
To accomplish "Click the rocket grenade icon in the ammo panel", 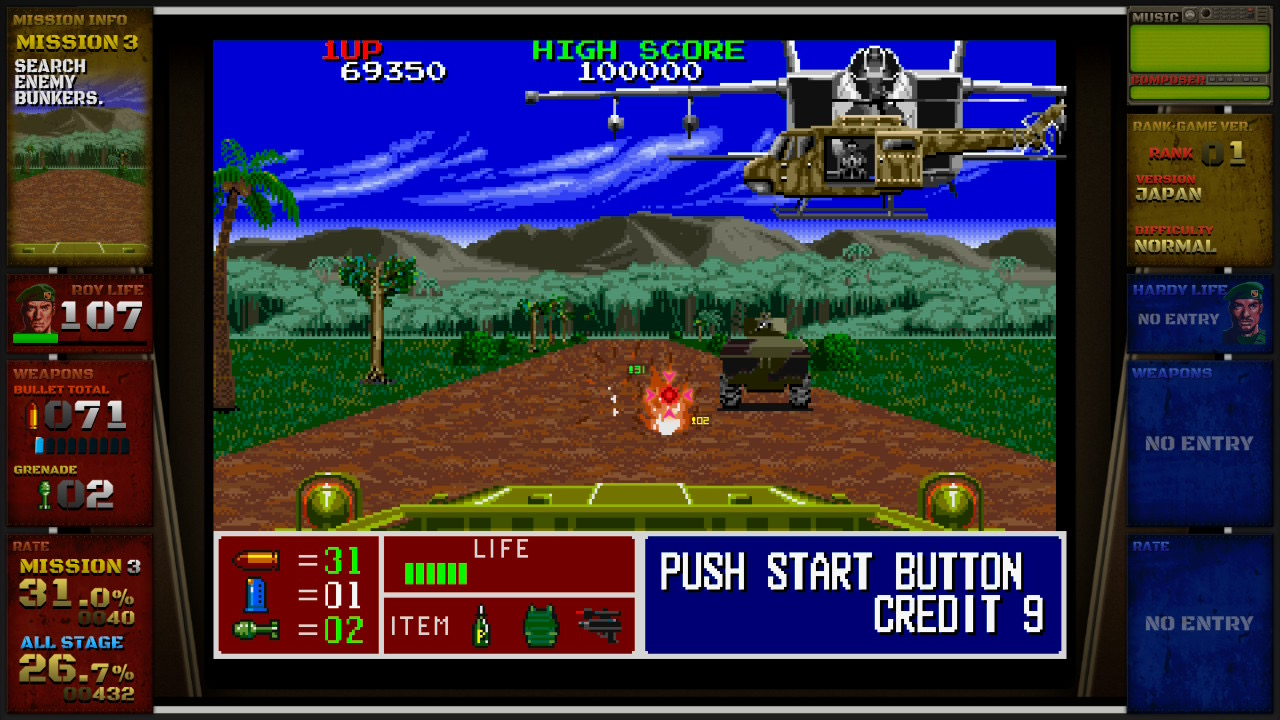I will coord(255,630).
